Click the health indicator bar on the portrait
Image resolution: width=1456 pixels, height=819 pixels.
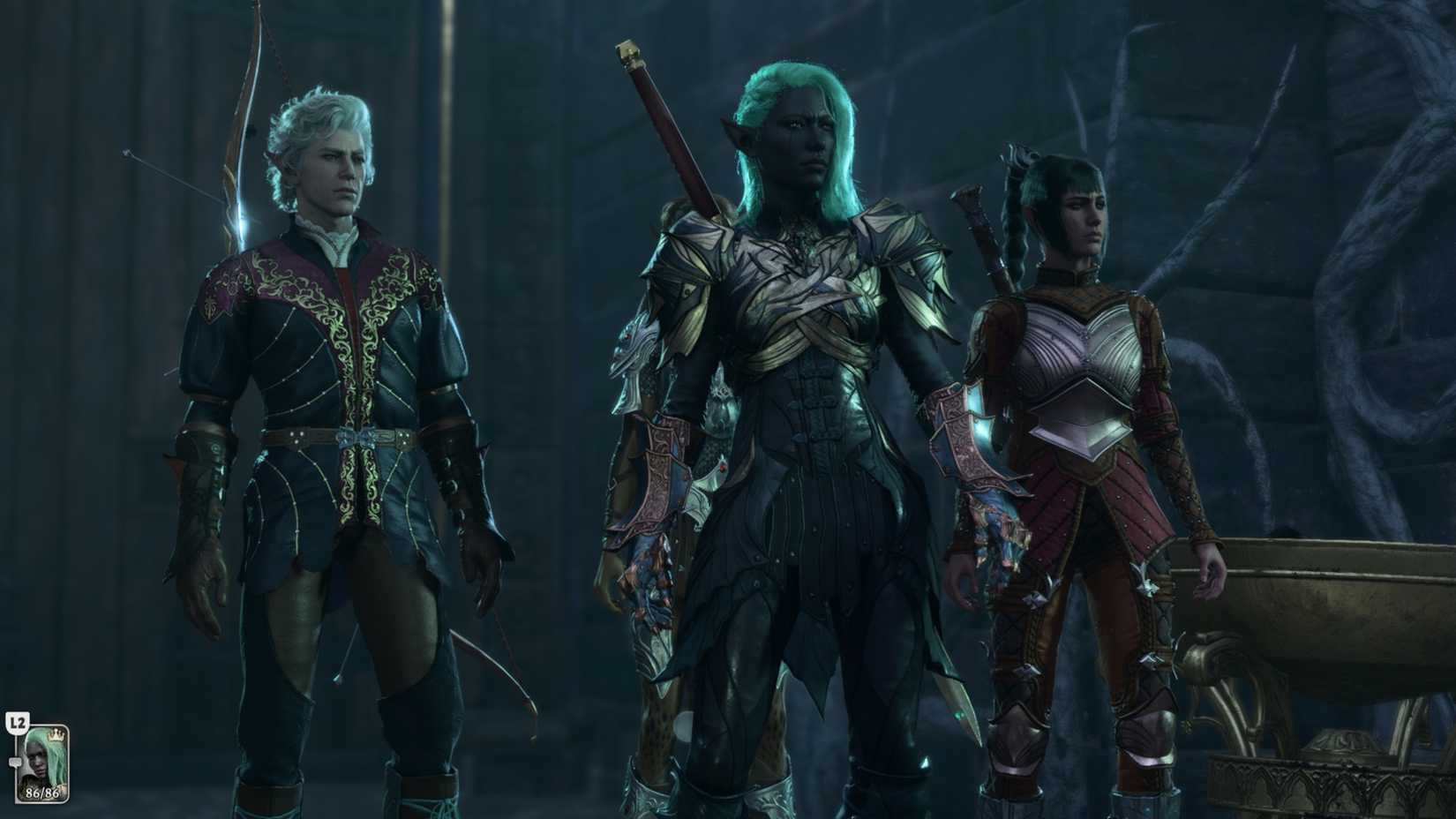[42, 792]
